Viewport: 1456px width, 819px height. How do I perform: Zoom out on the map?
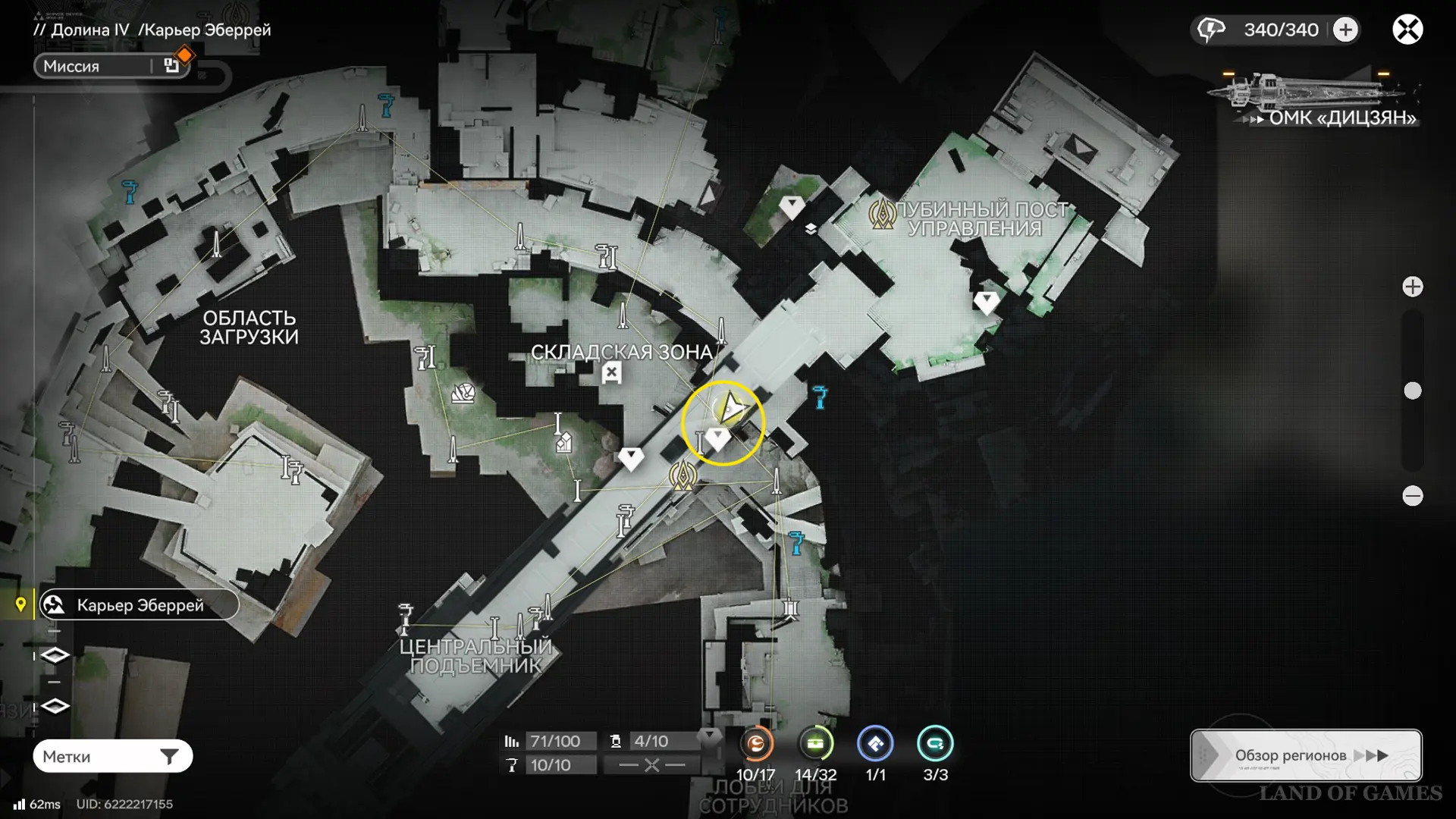pos(1412,496)
